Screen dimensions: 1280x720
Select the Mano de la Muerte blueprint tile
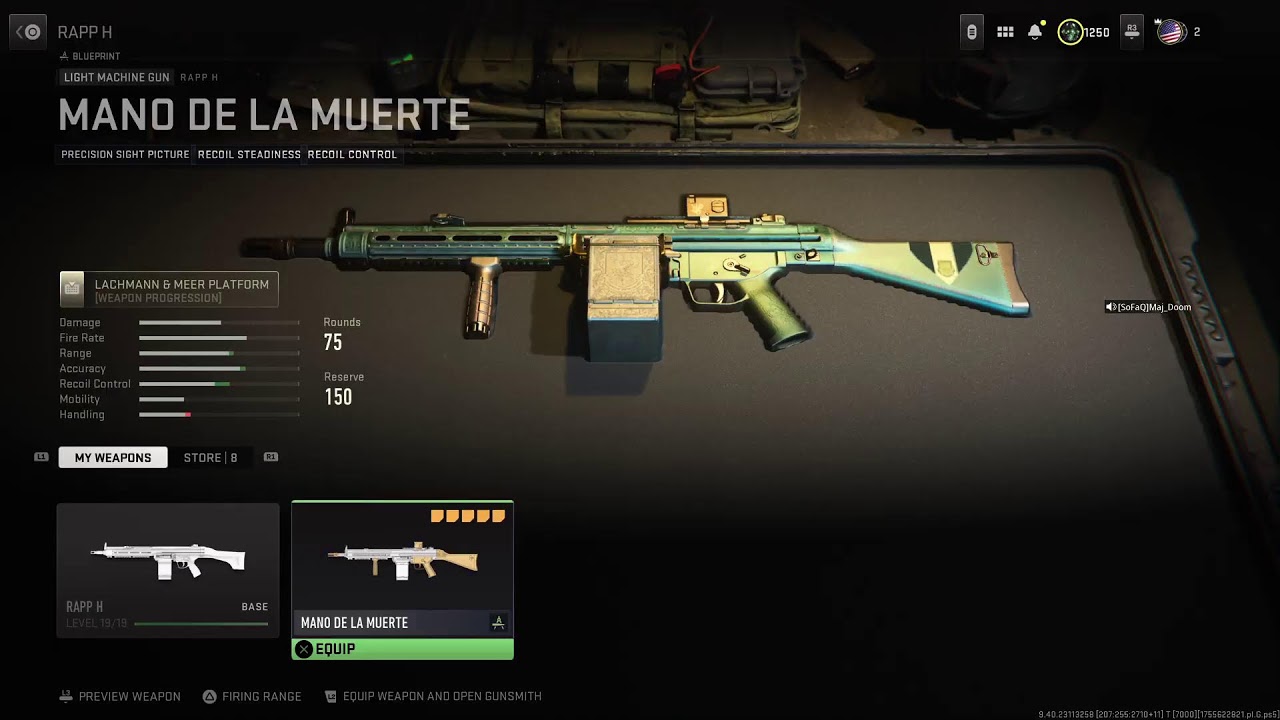click(402, 568)
